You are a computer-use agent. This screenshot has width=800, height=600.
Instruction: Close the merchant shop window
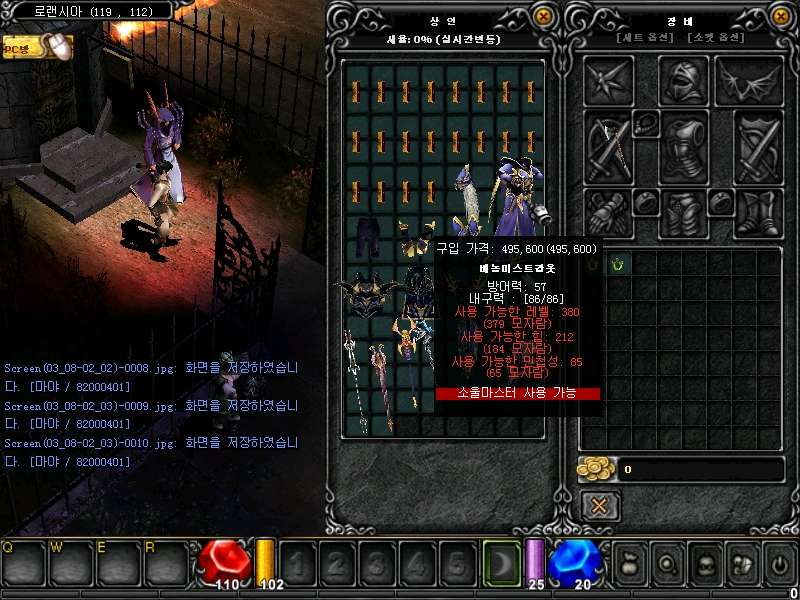[543, 16]
